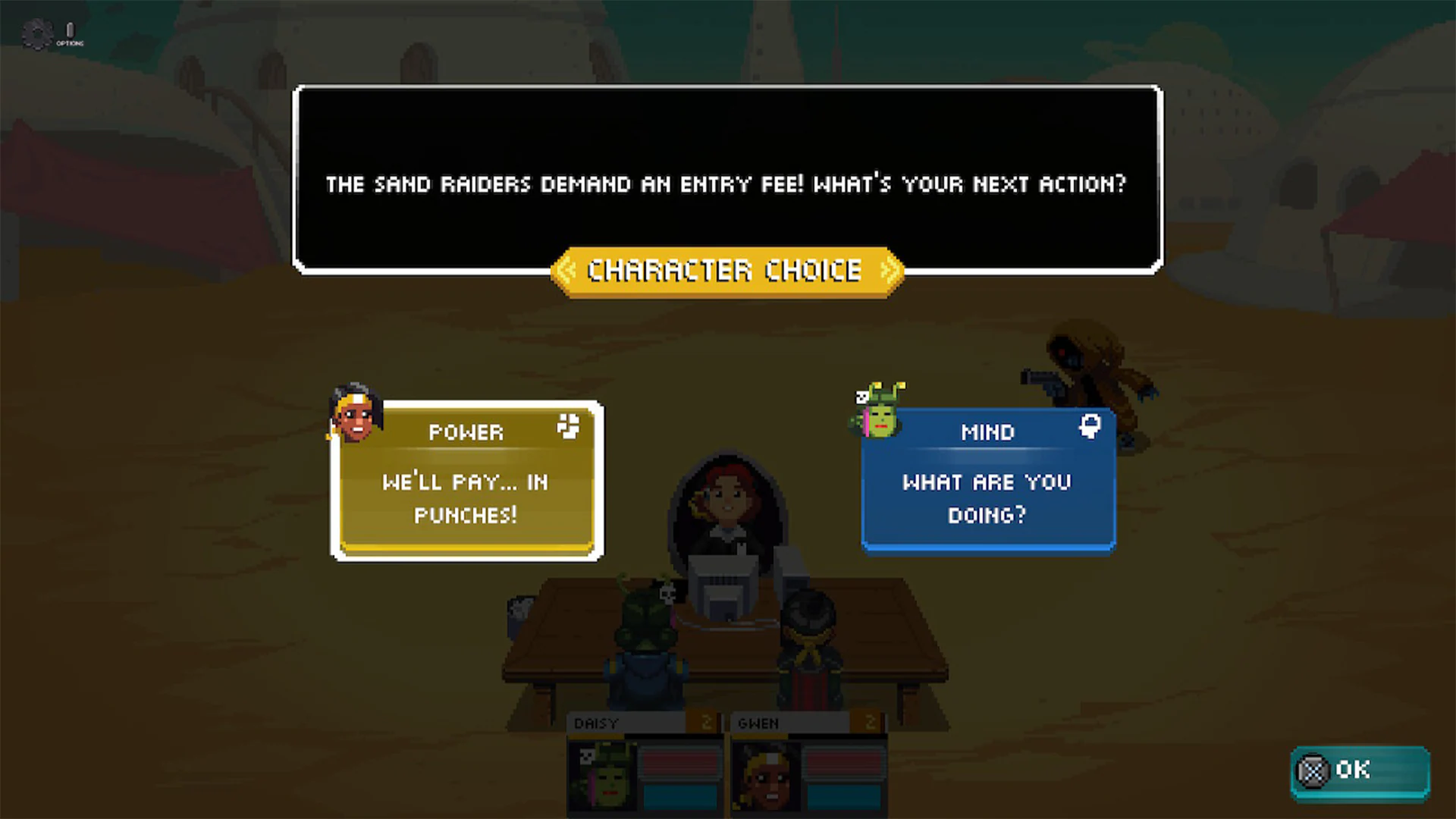Viewport: 1456px width, 819px height.
Task: Click the gamepad button icon inside OK
Action: (1311, 770)
